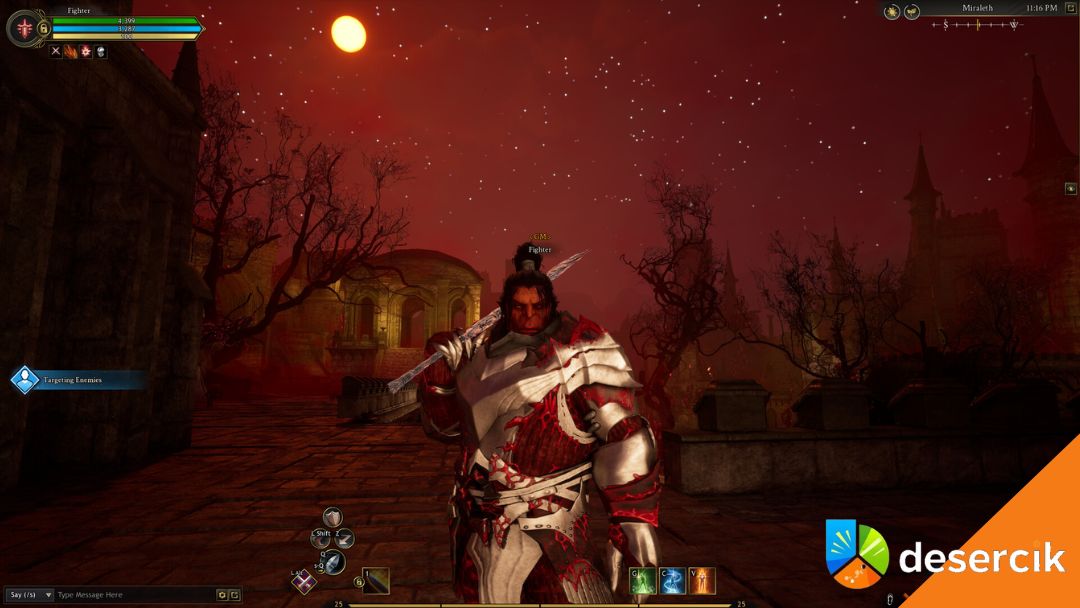
Task: Expand the panel via top-right corner button
Action: (x=1069, y=8)
